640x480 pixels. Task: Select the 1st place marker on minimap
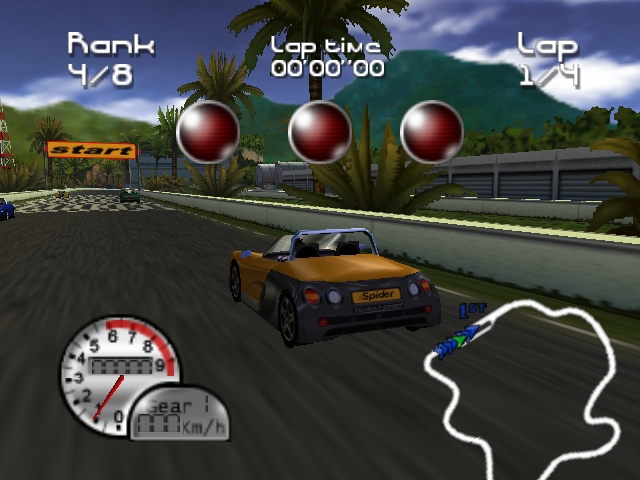point(467,312)
